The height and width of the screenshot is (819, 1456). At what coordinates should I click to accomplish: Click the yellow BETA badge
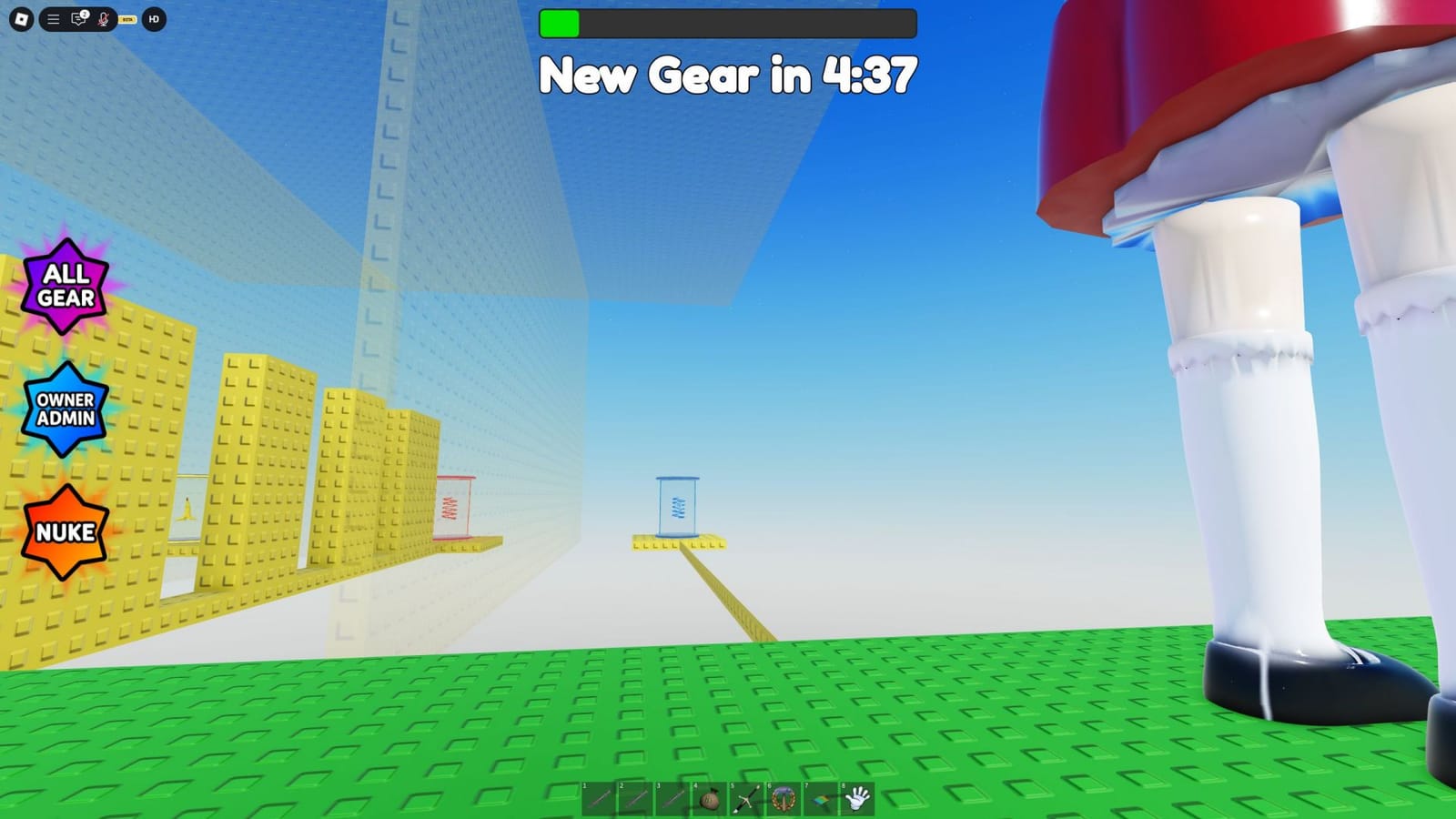coord(126,18)
